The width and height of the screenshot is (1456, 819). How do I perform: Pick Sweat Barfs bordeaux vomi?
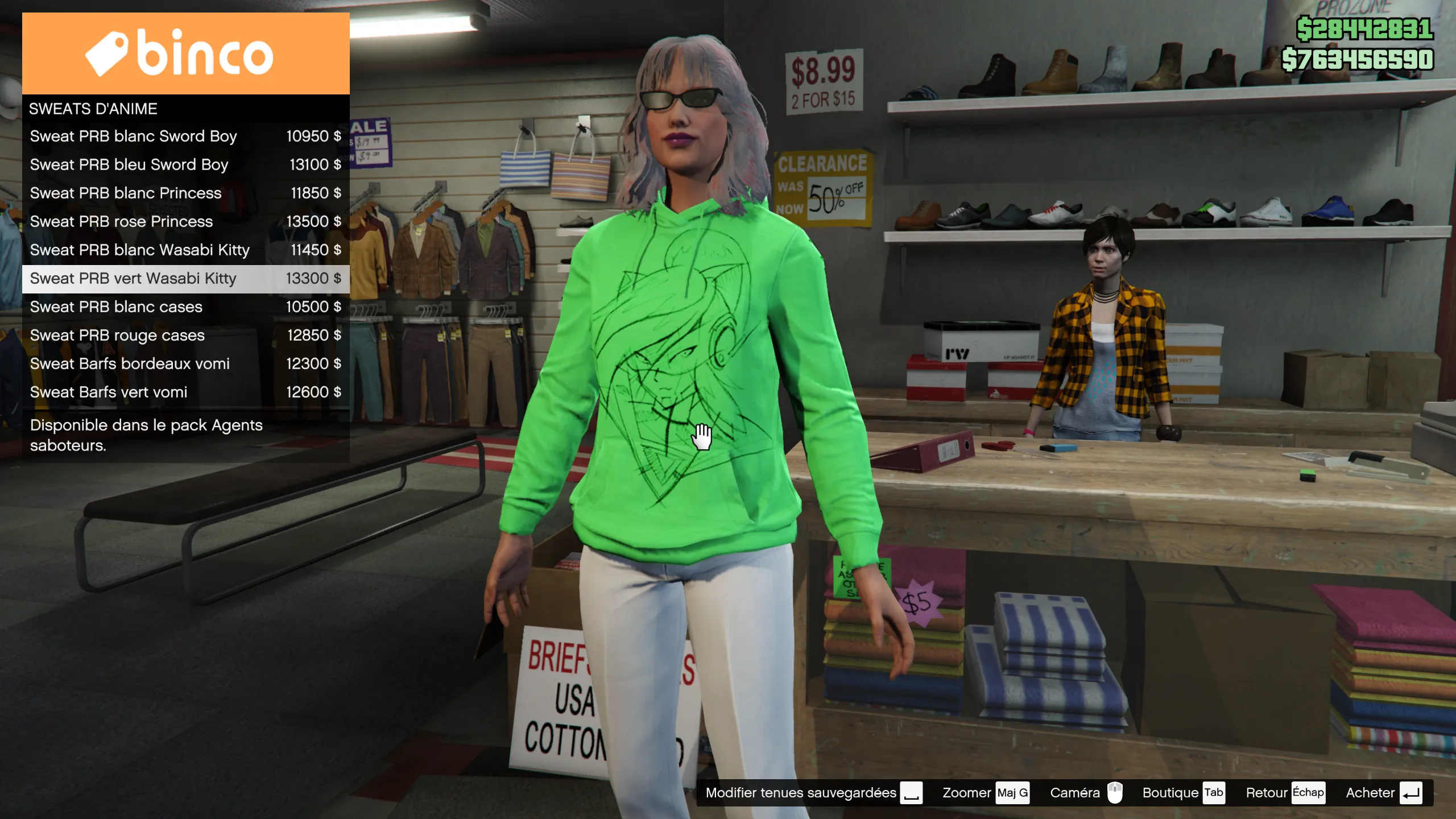(185, 364)
